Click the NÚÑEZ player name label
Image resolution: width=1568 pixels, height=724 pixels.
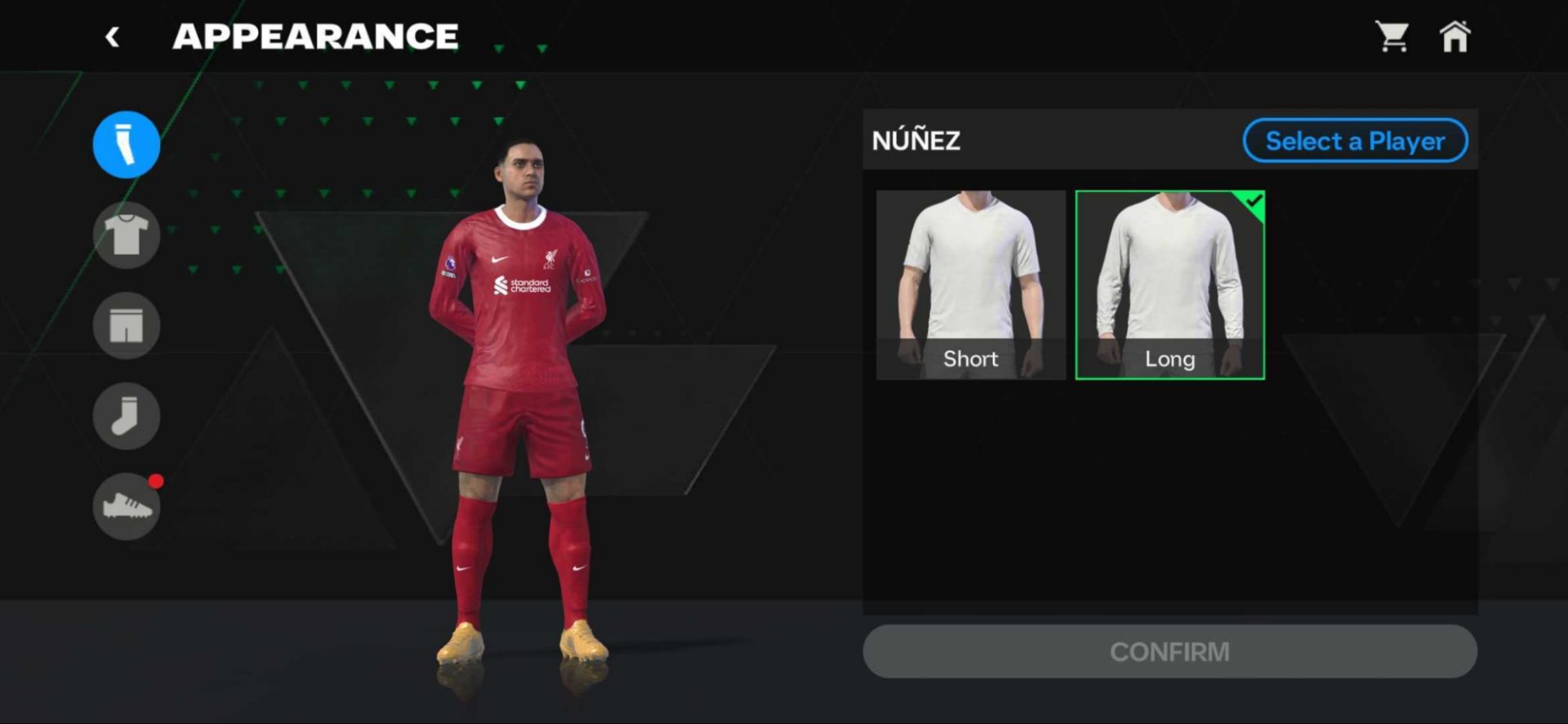point(917,141)
